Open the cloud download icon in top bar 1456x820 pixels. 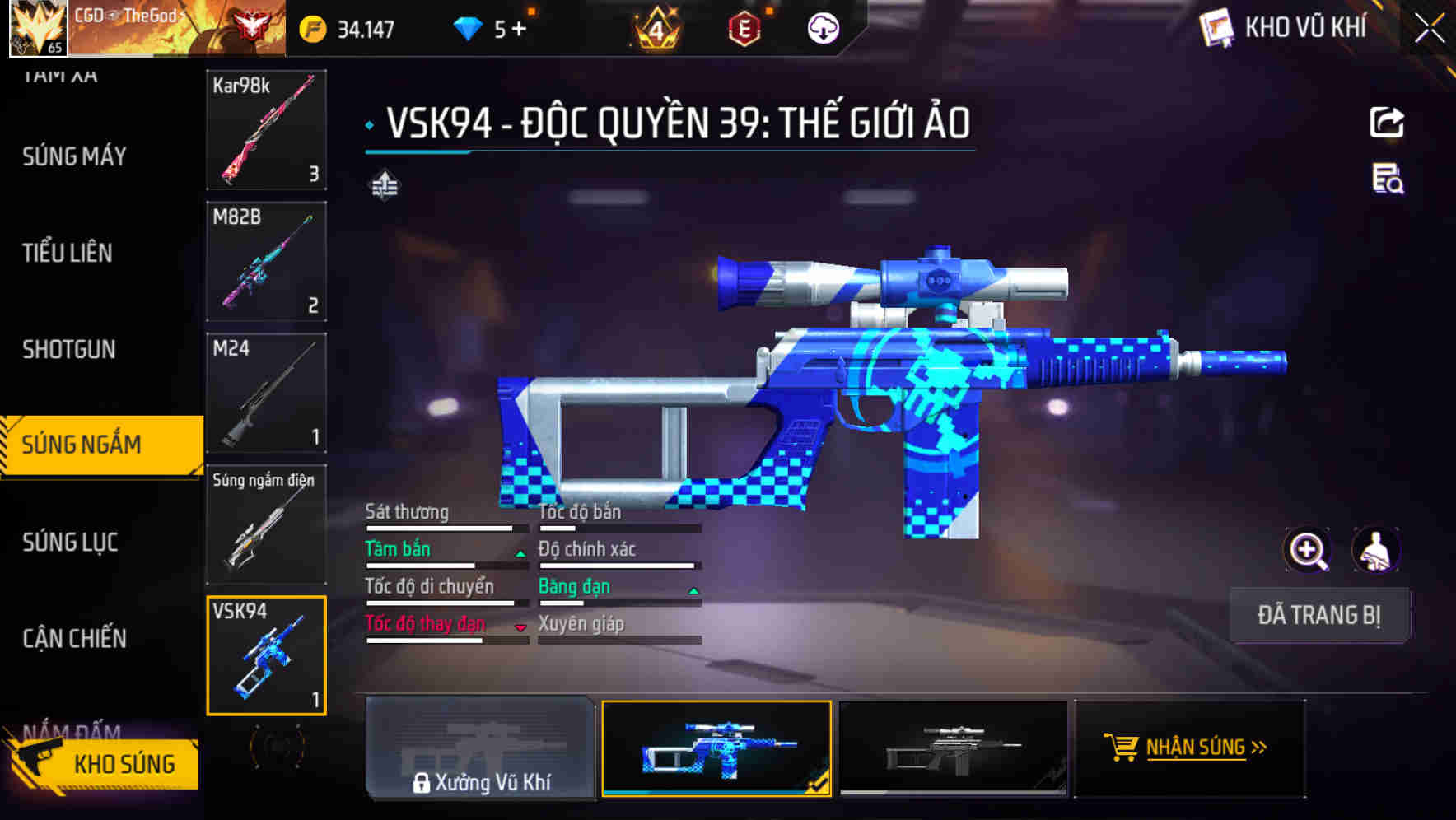pyautogui.click(x=823, y=27)
